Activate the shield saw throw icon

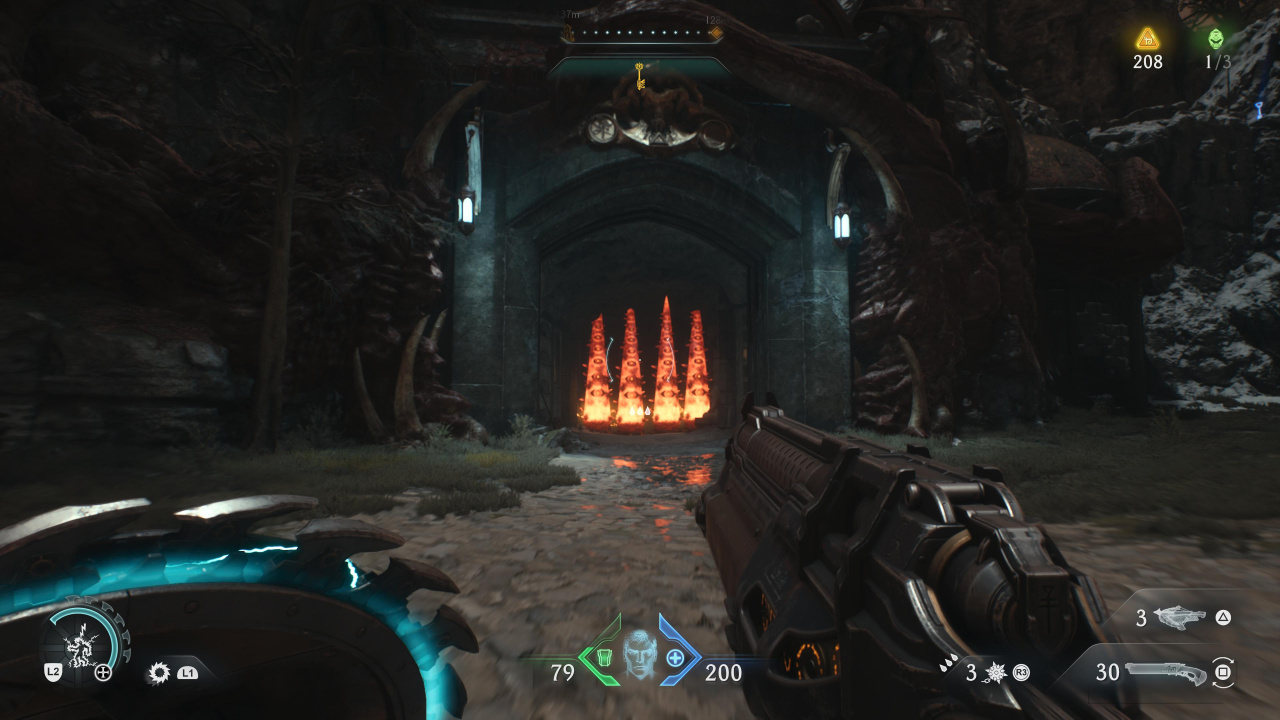pyautogui.click(x=158, y=673)
